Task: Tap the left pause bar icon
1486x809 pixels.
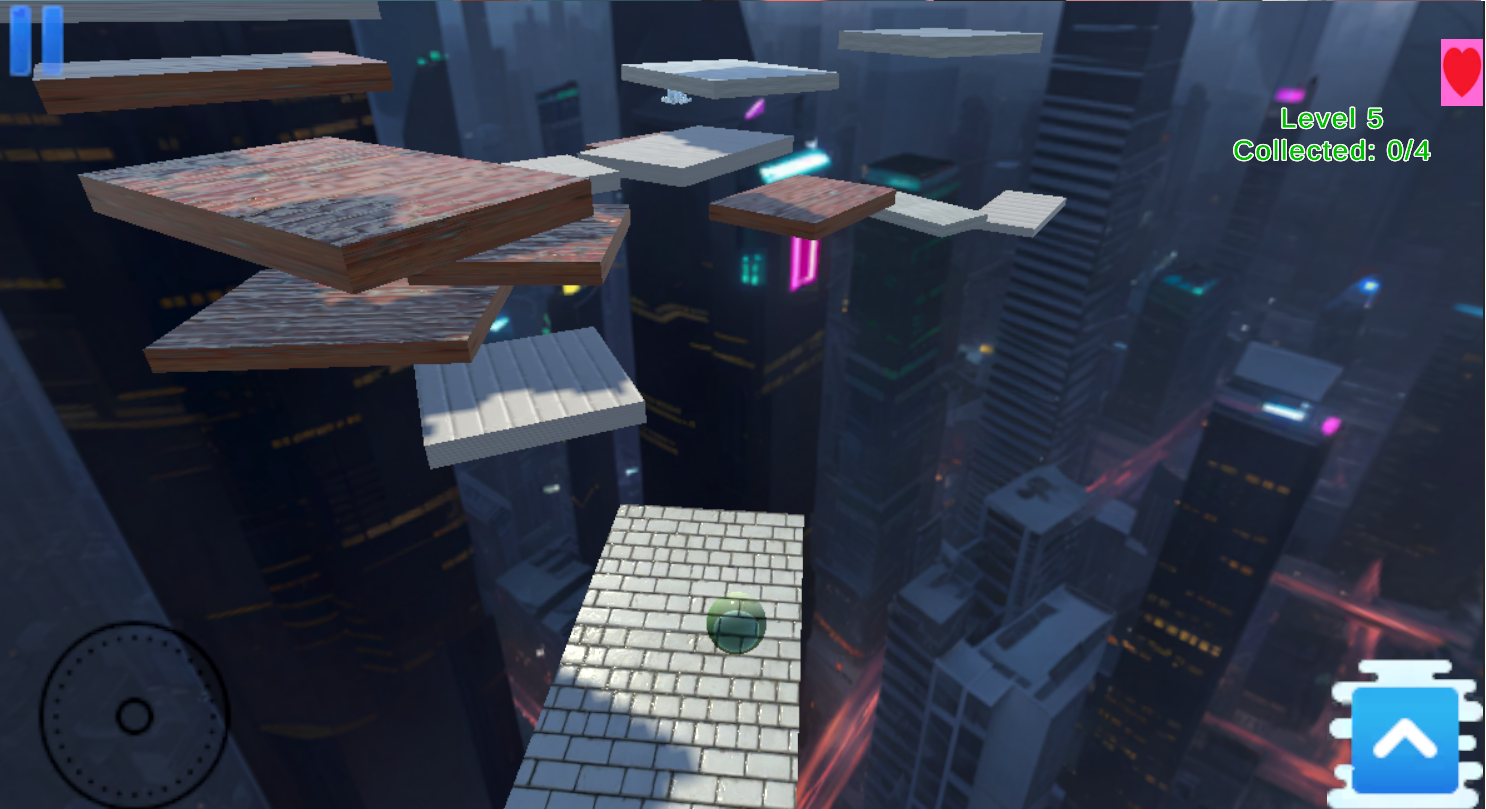Action: (x=22, y=43)
